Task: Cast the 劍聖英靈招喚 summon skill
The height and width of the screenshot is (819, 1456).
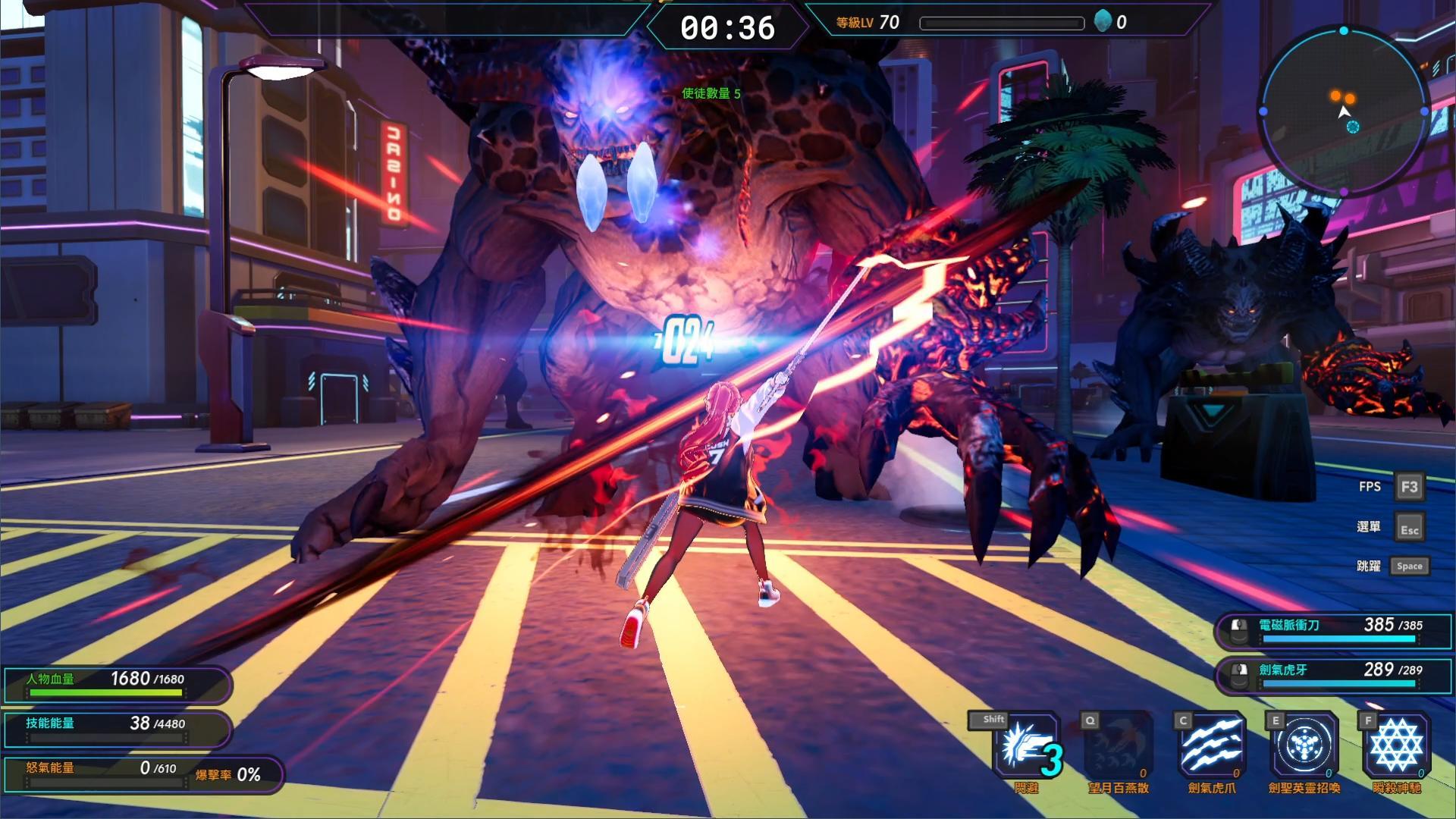Action: [x=1304, y=746]
